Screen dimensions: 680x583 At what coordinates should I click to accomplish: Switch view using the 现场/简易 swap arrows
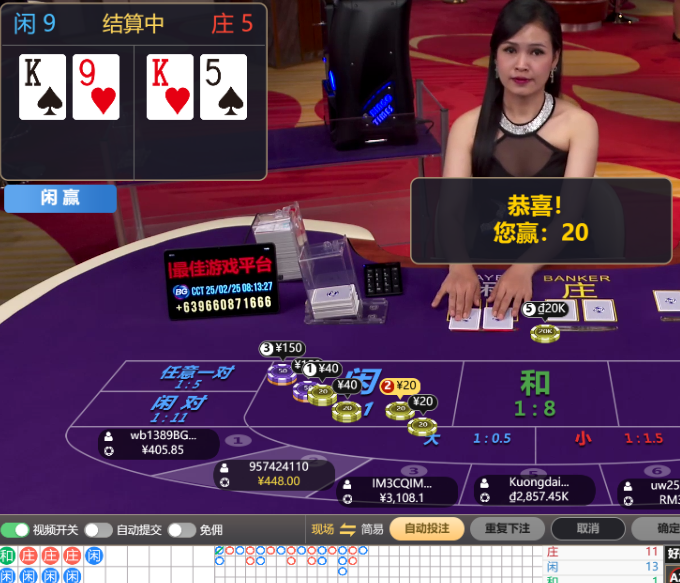348,530
